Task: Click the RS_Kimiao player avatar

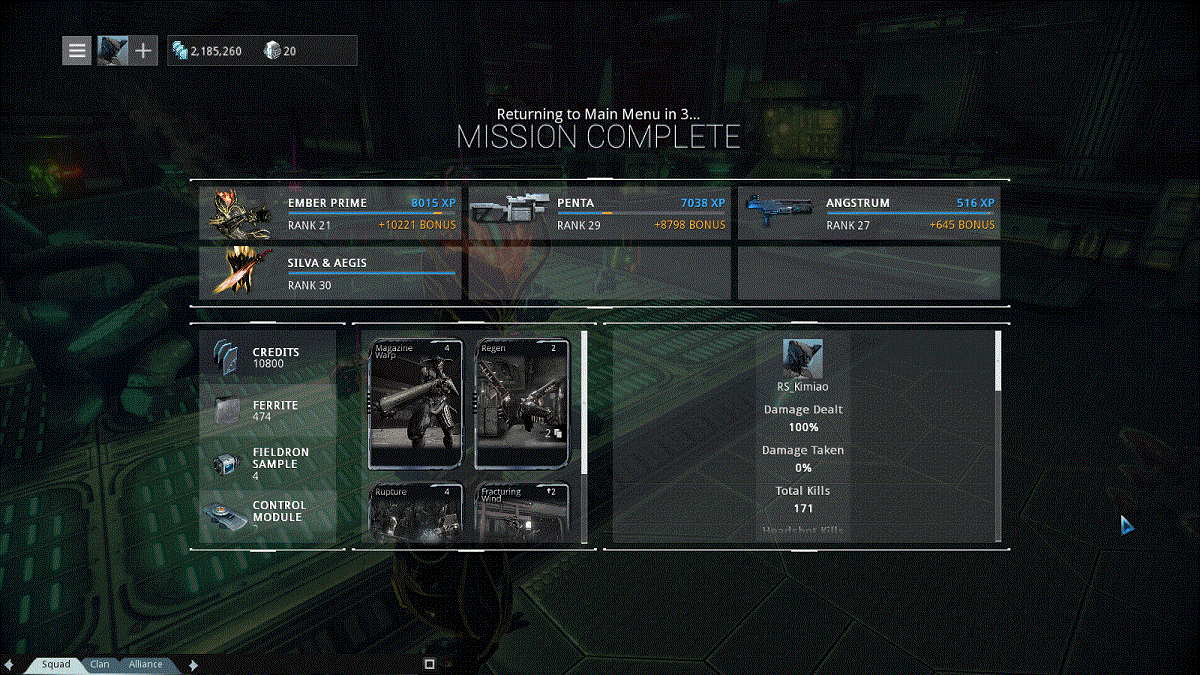Action: [x=803, y=357]
